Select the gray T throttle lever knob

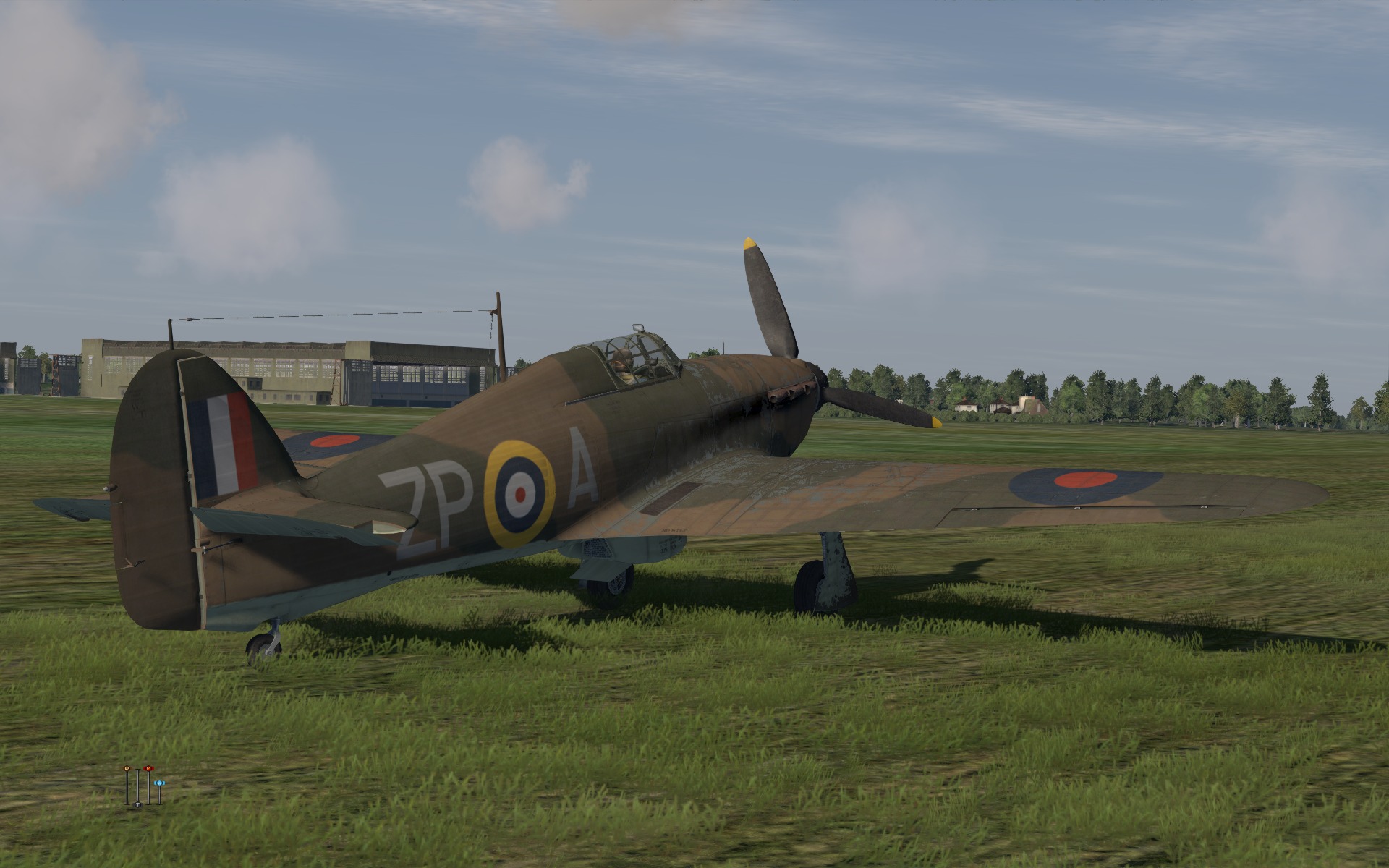pyautogui.click(x=137, y=804)
